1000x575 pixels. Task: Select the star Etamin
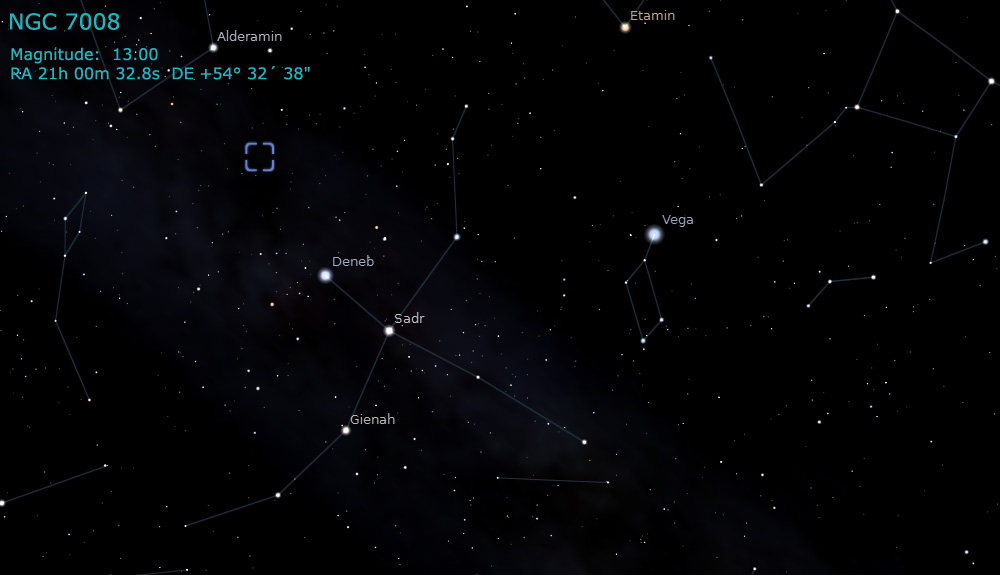625,27
